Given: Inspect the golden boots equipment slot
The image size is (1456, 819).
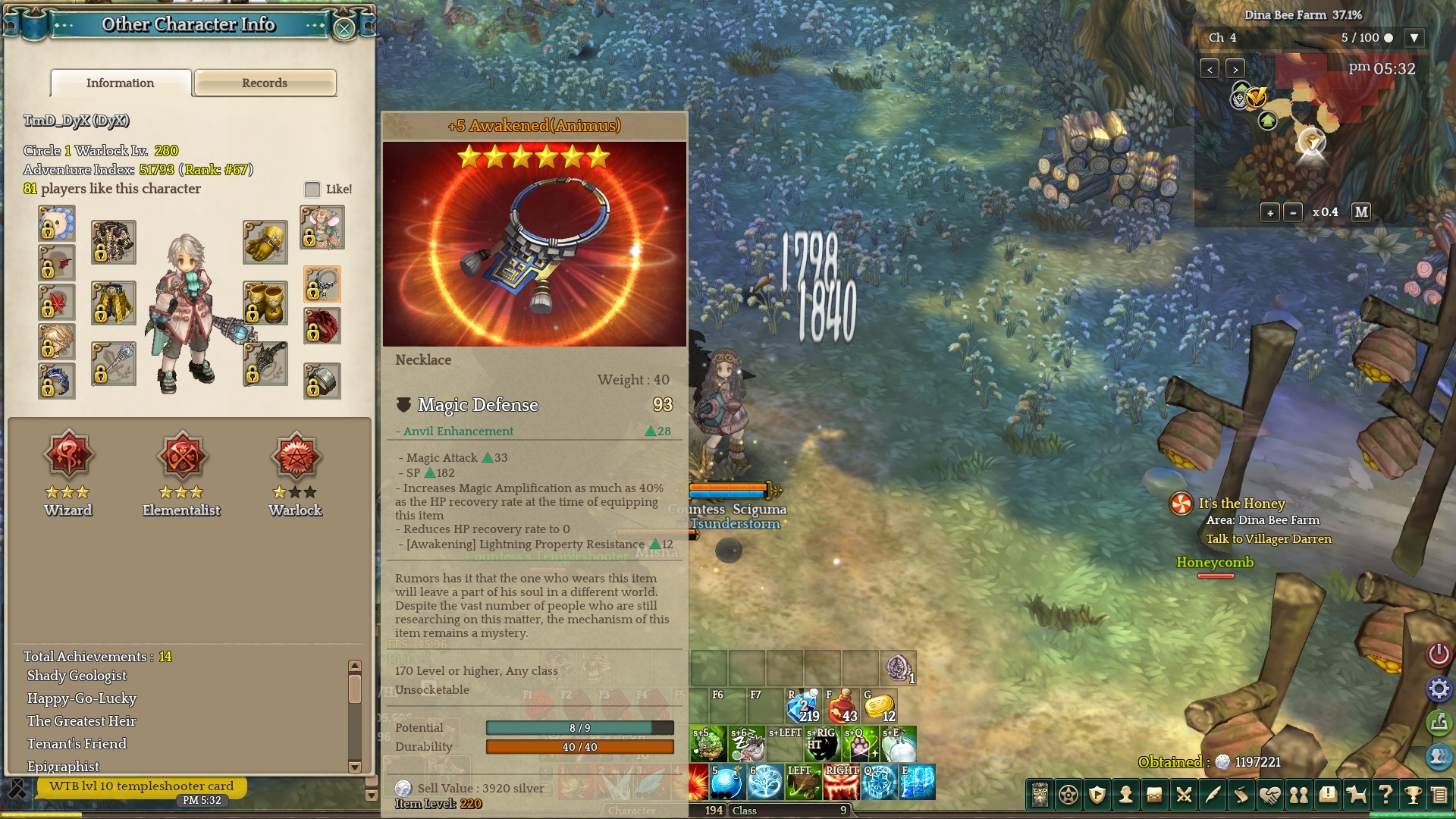Looking at the screenshot, I should click(265, 303).
